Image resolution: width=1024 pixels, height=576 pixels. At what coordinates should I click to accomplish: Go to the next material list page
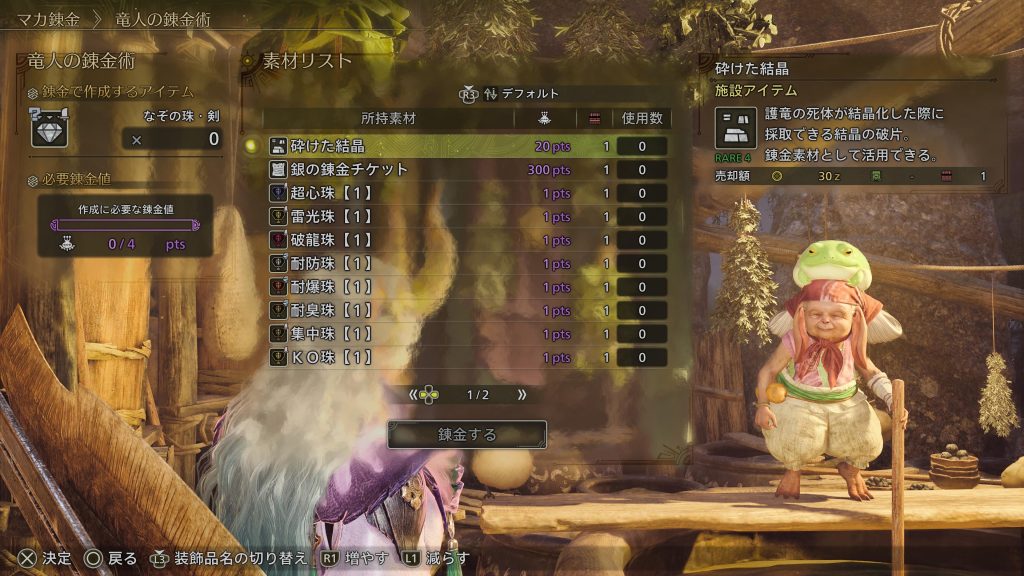(x=522, y=395)
